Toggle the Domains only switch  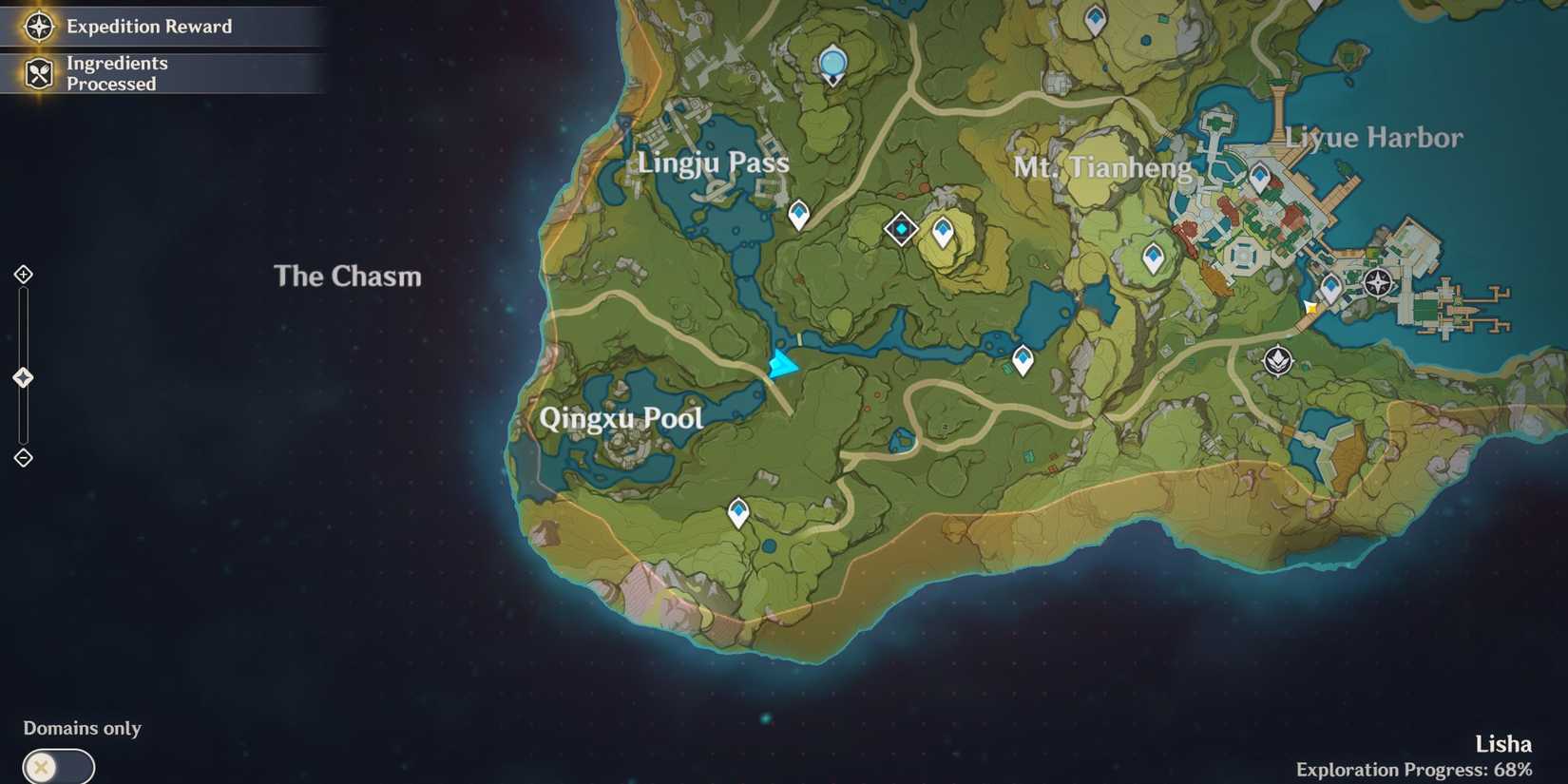[59, 764]
